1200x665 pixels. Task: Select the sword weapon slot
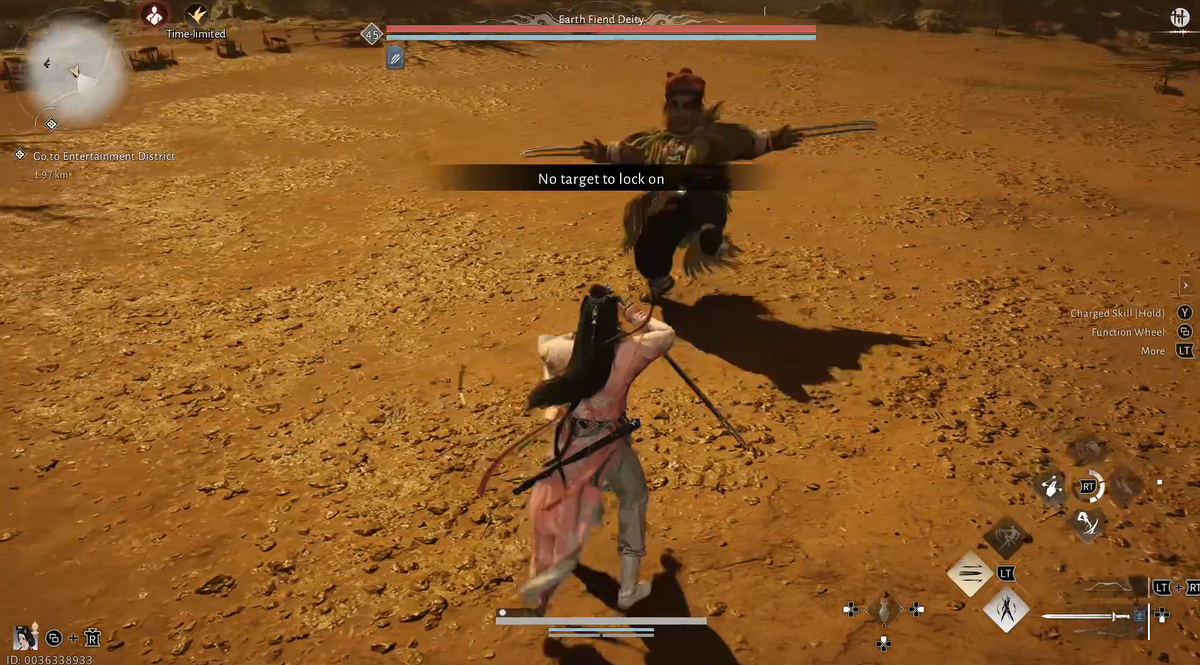[1090, 617]
